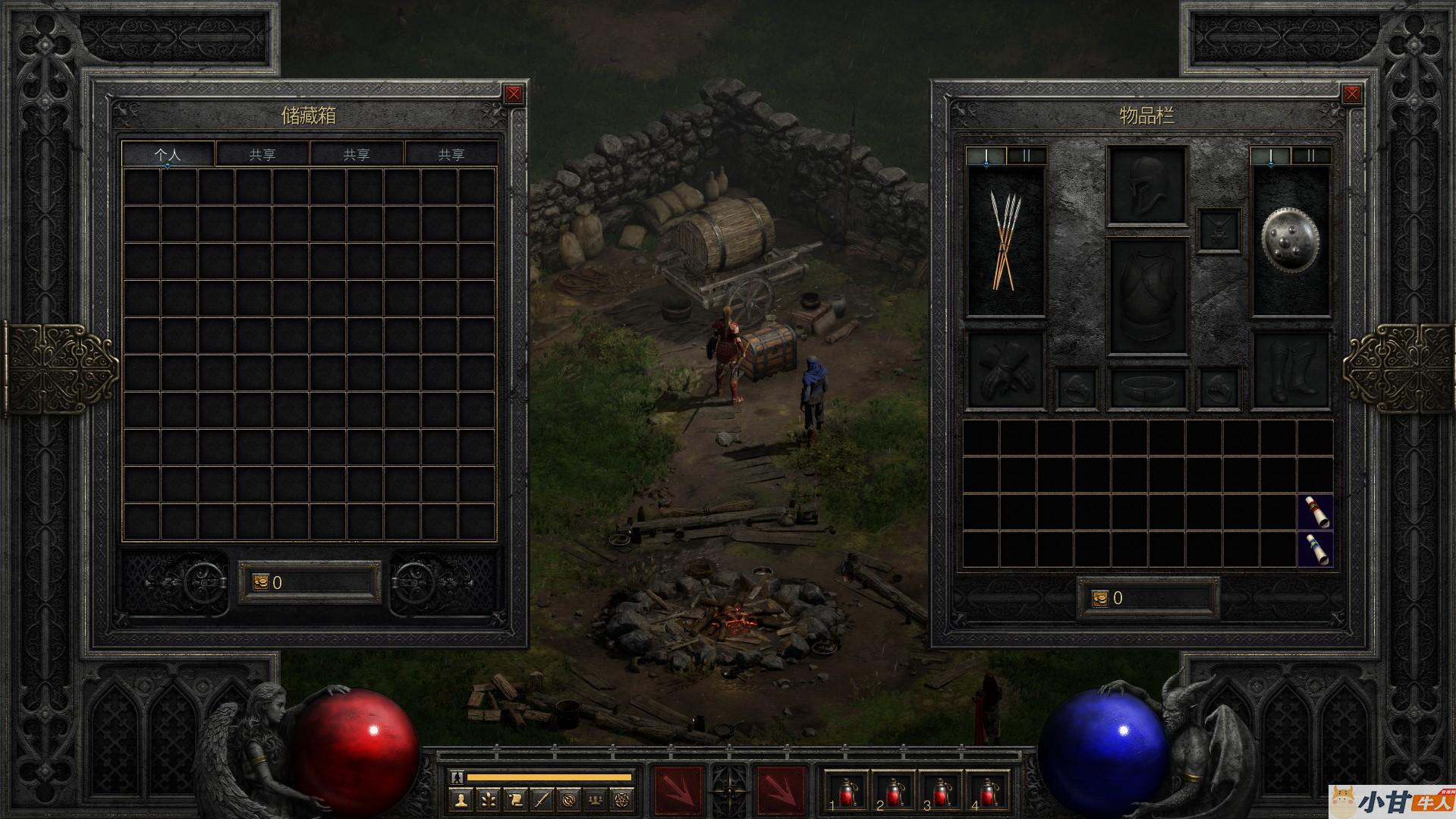The width and height of the screenshot is (1456, 819).
Task: Open the quest log scroll icon
Action: pos(515,799)
